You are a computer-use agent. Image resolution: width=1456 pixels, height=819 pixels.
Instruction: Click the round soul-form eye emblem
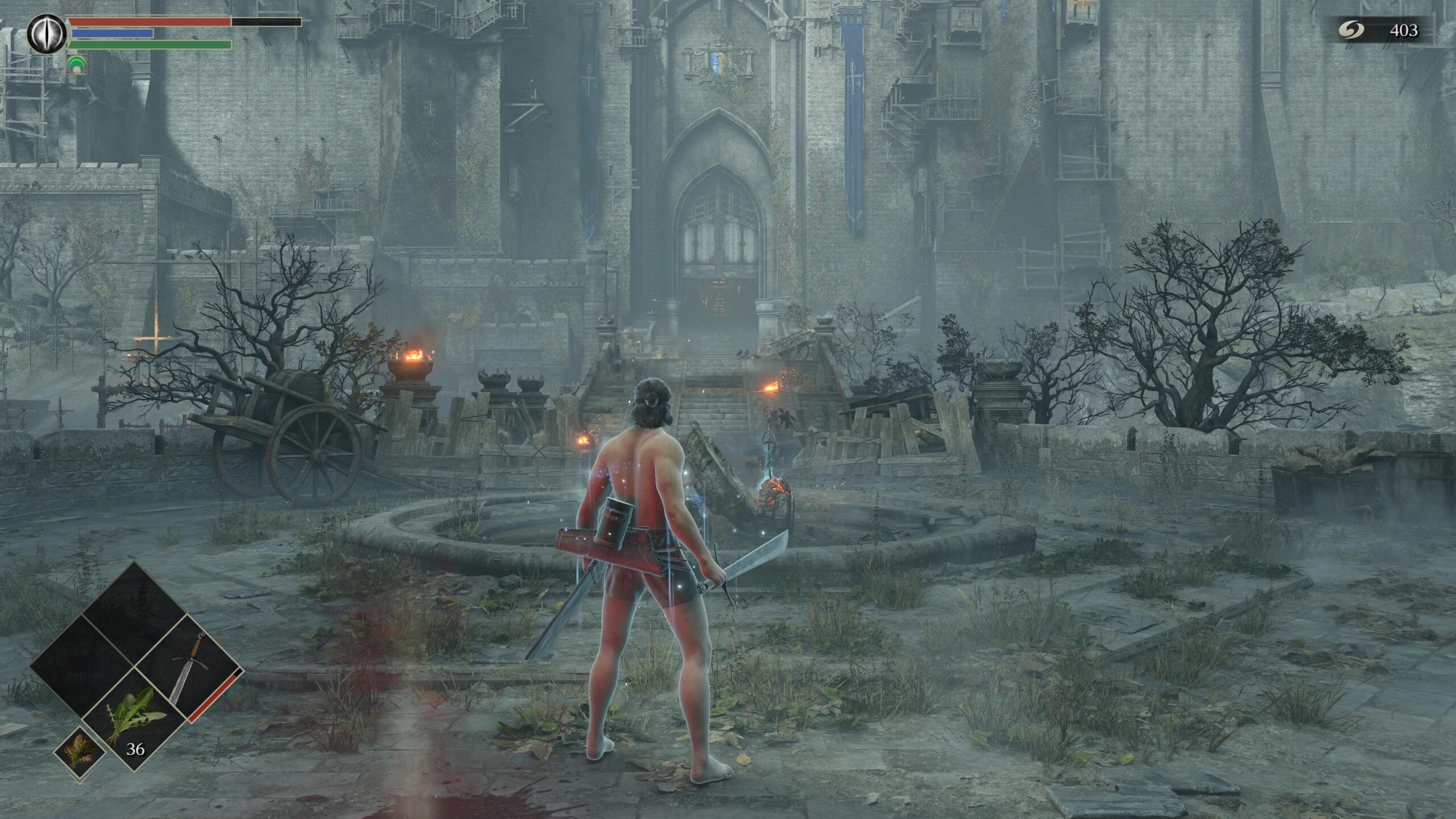tap(47, 35)
